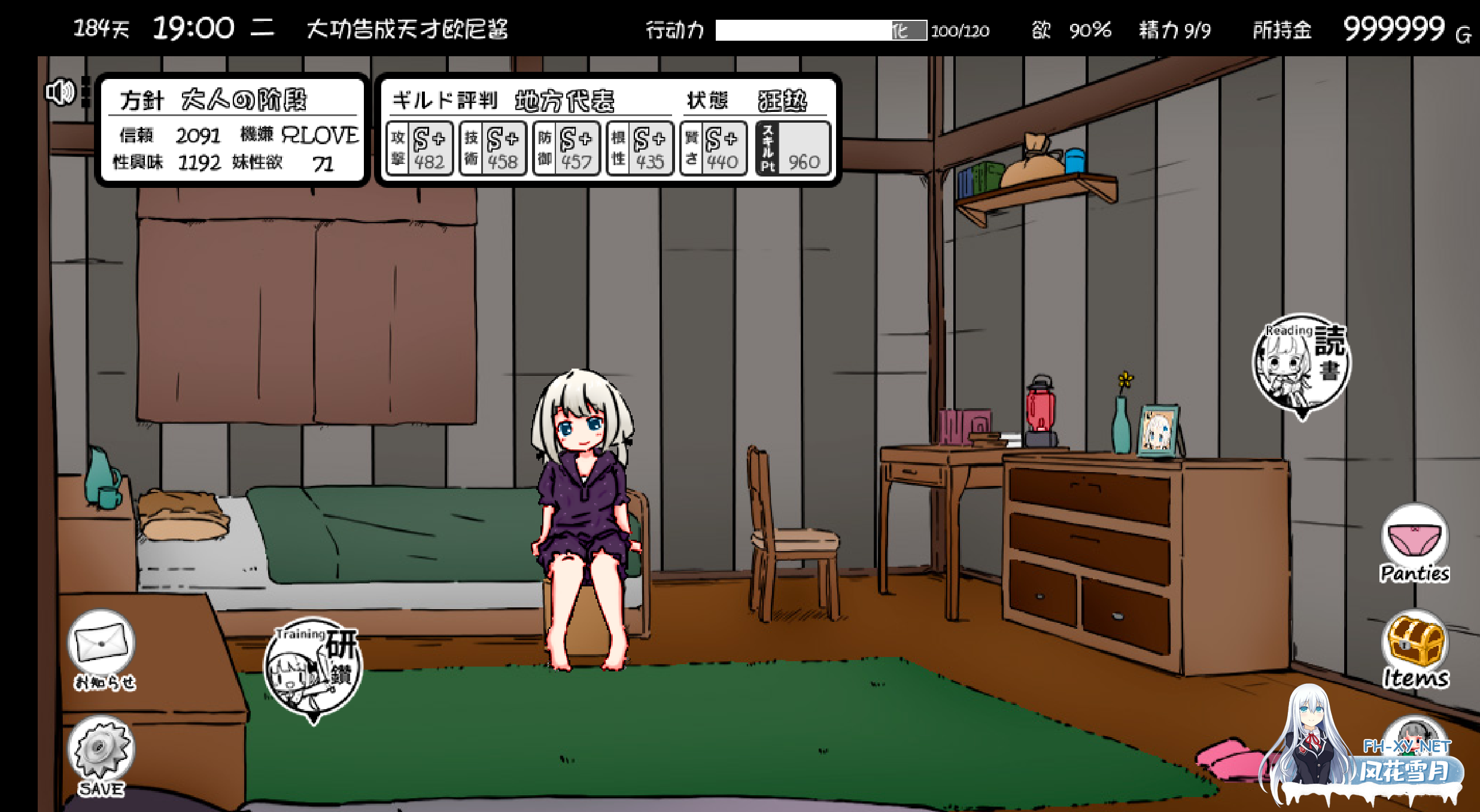Toggle the speaker sound icon
1480x812 pixels.
[60, 93]
